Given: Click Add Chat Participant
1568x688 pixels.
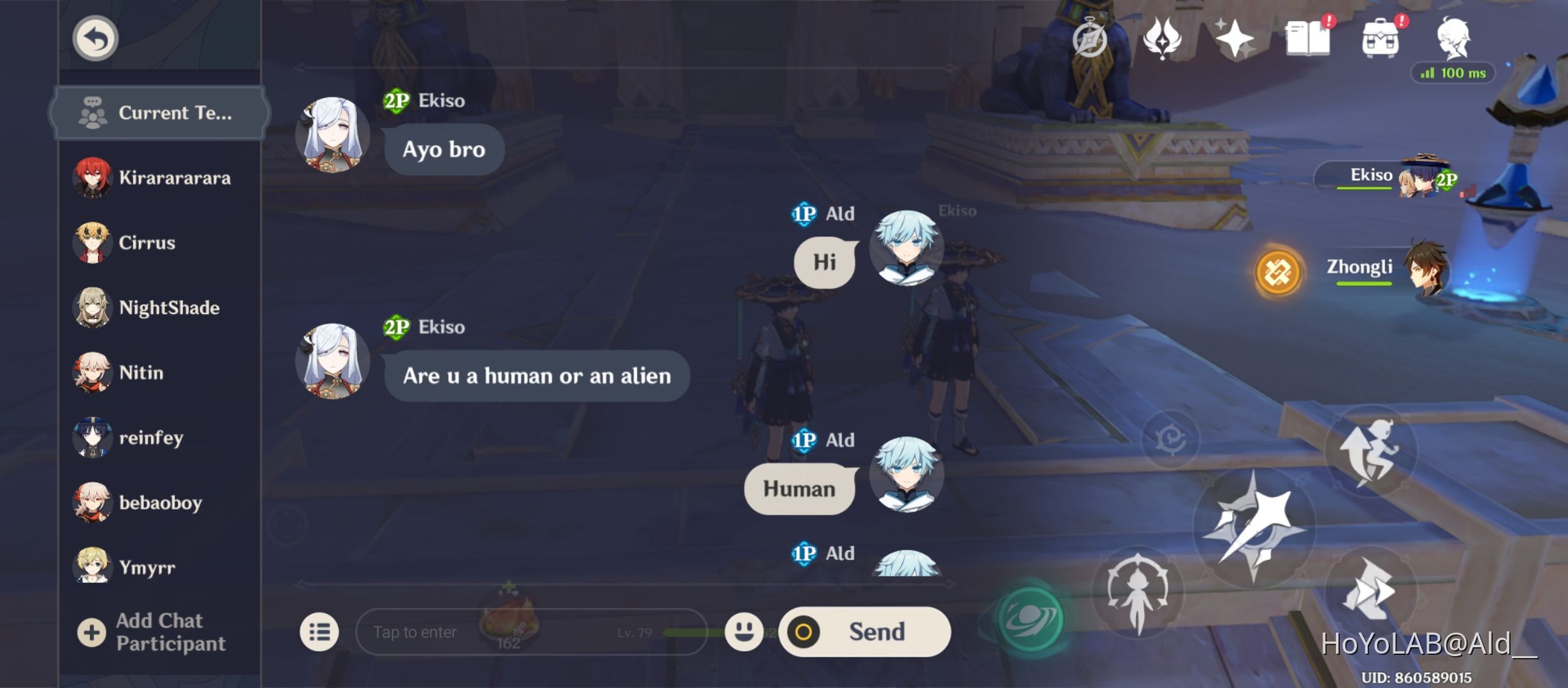Looking at the screenshot, I should pyautogui.click(x=159, y=631).
